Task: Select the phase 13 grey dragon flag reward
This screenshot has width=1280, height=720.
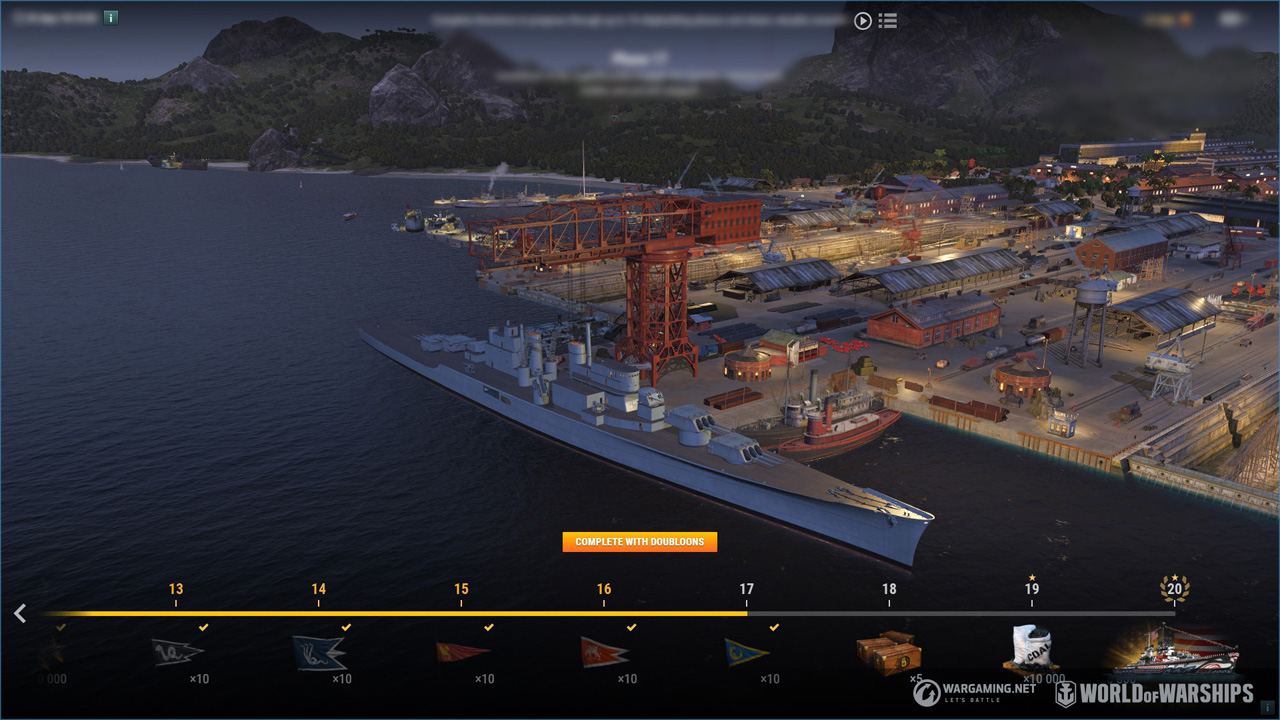Action: (x=178, y=653)
